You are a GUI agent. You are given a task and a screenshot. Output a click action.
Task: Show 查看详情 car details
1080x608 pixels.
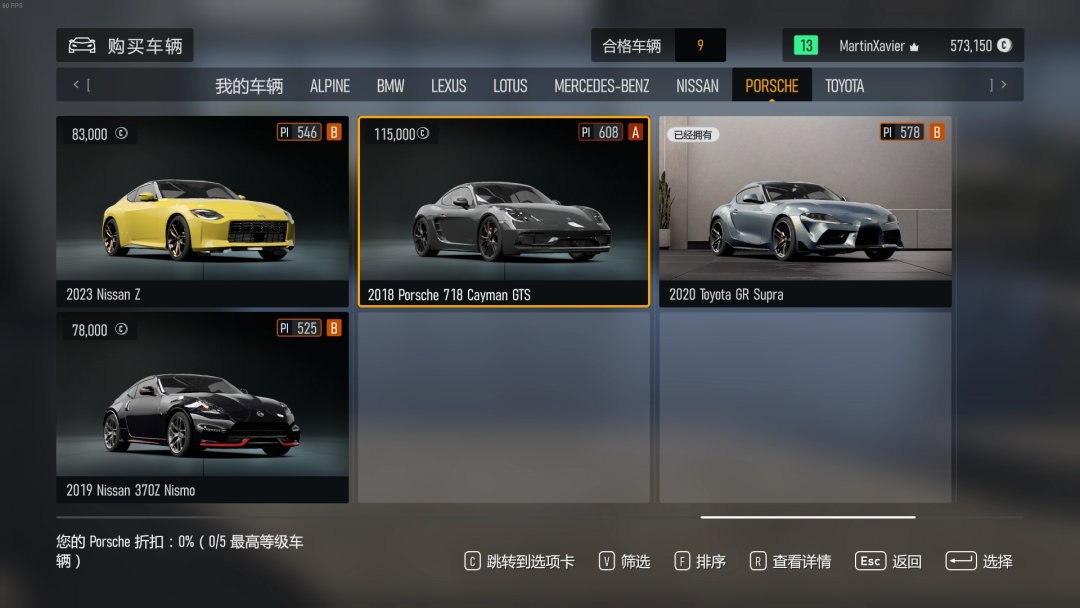tap(791, 561)
